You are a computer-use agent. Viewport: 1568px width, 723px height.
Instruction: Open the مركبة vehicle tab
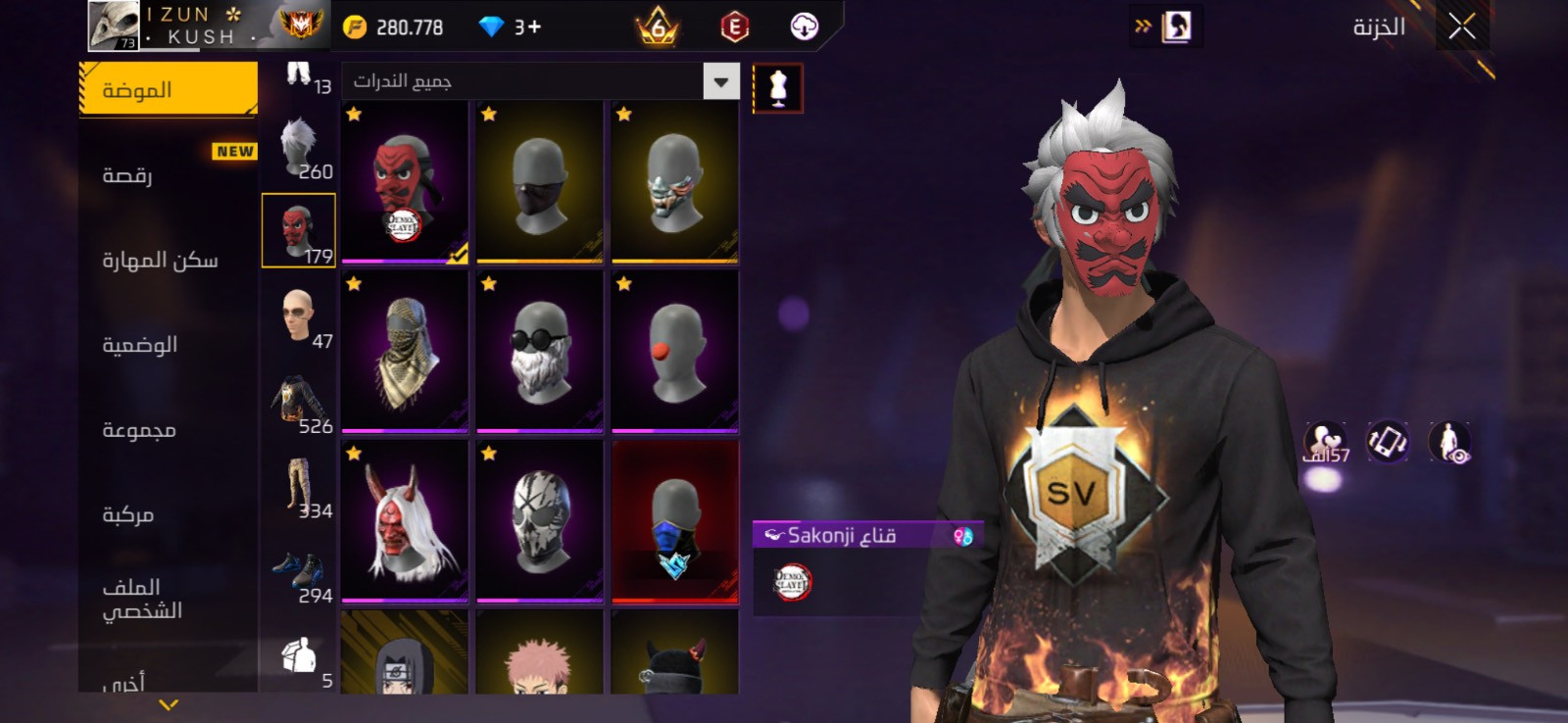[x=128, y=514]
